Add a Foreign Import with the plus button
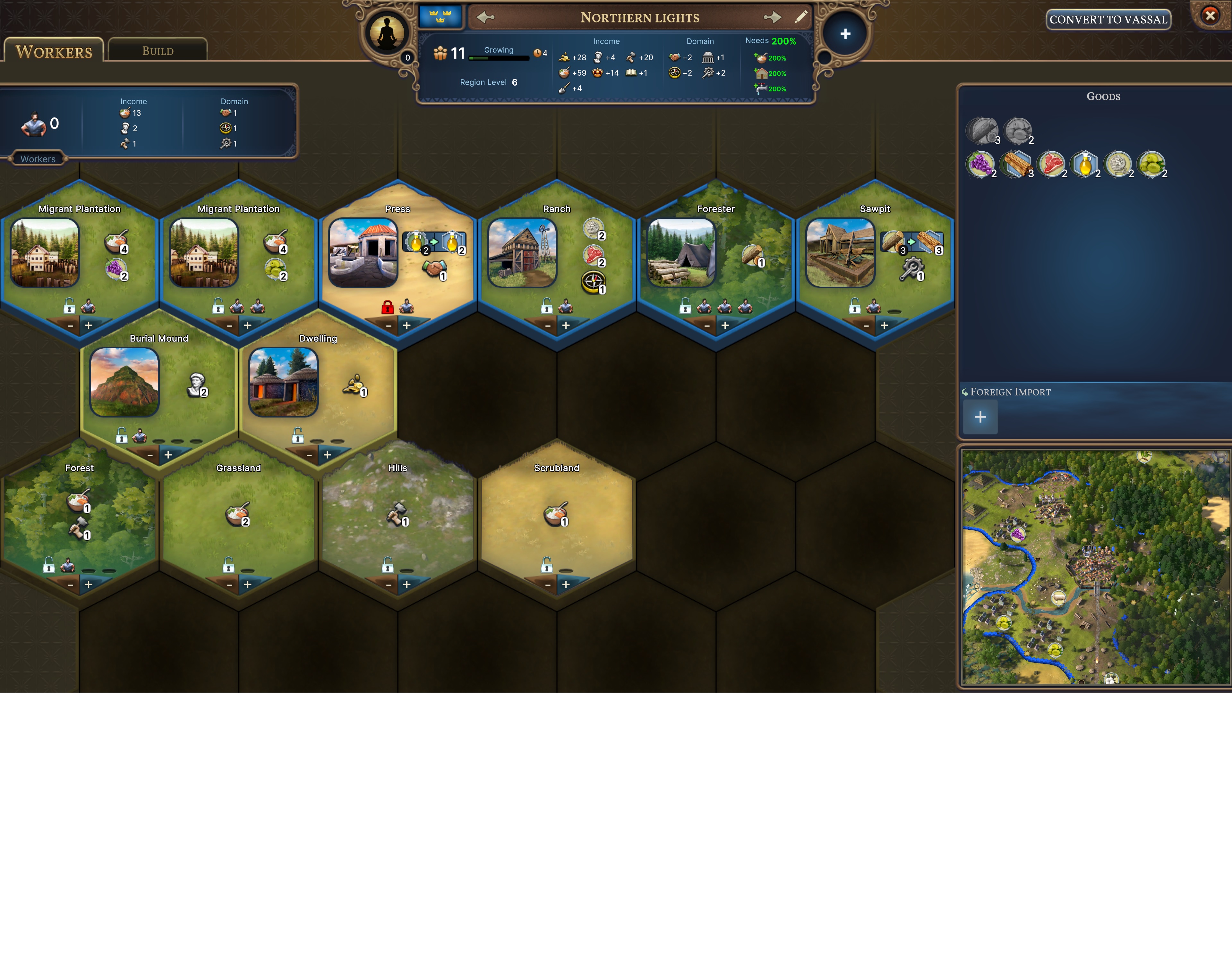 pyautogui.click(x=980, y=417)
